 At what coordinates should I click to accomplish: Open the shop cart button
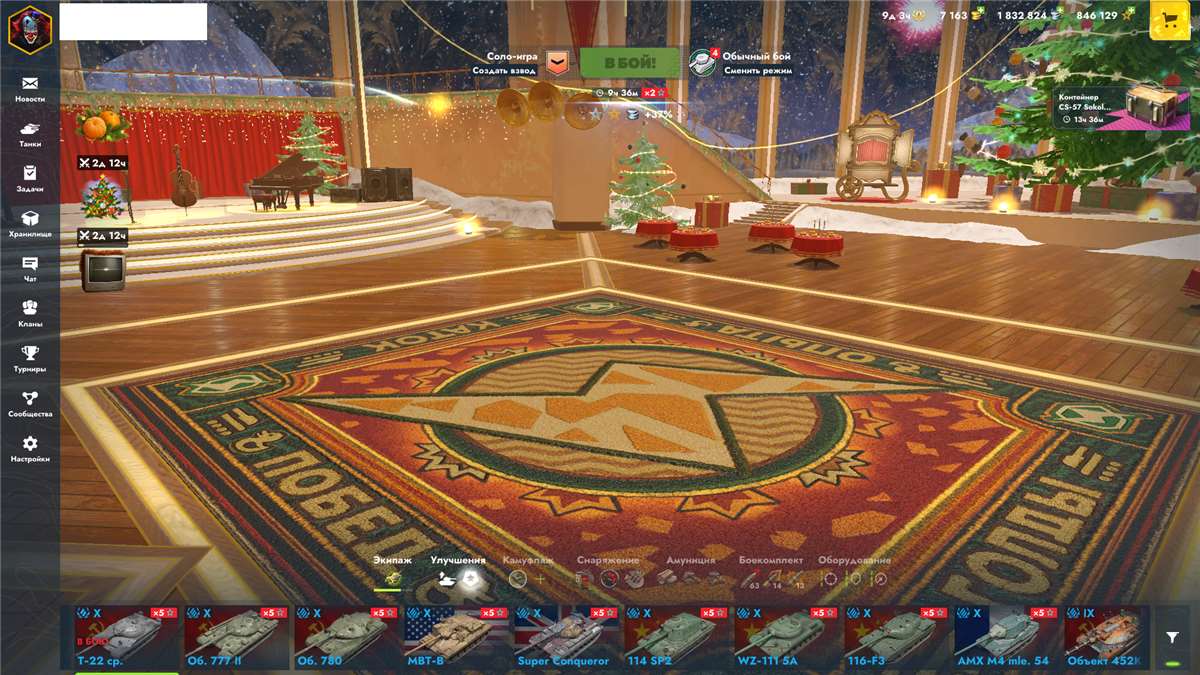1170,20
